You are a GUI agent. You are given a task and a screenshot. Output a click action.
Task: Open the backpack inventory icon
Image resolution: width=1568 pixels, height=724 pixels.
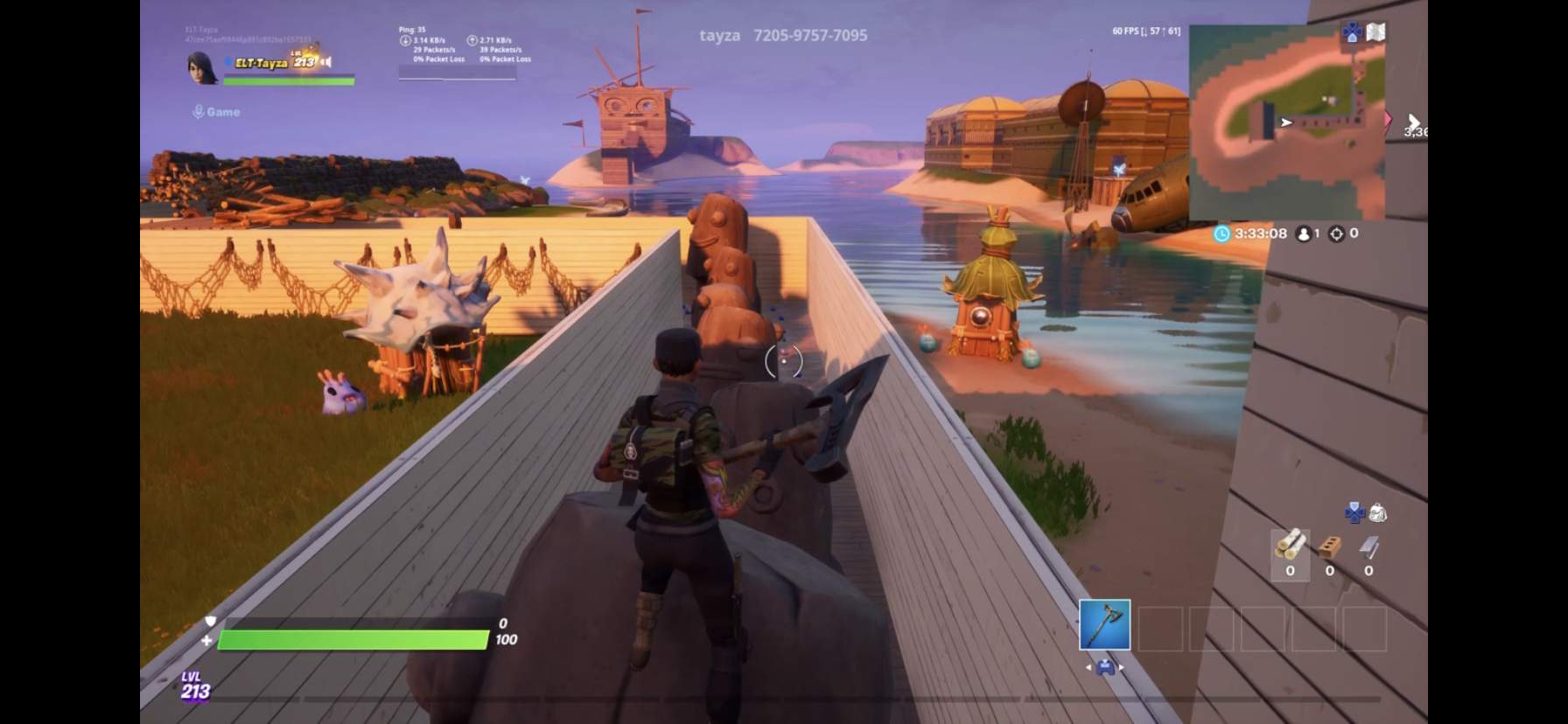click(1378, 512)
